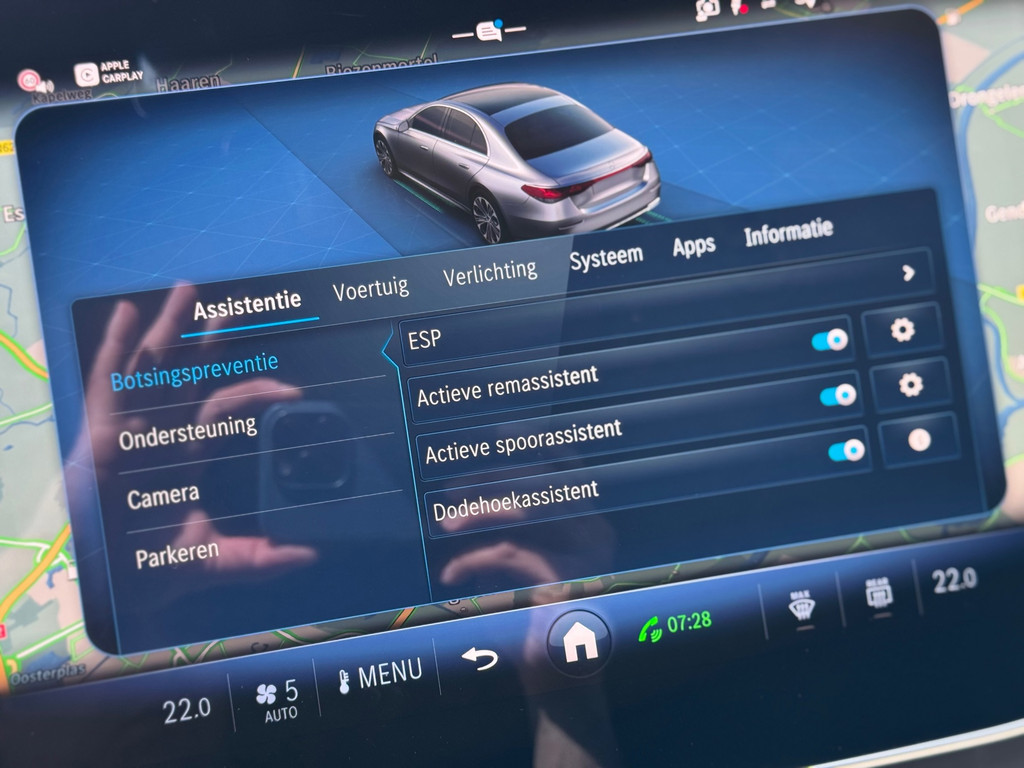Turn off Actieve remassistent toggle
The width and height of the screenshot is (1024, 768).
(838, 395)
